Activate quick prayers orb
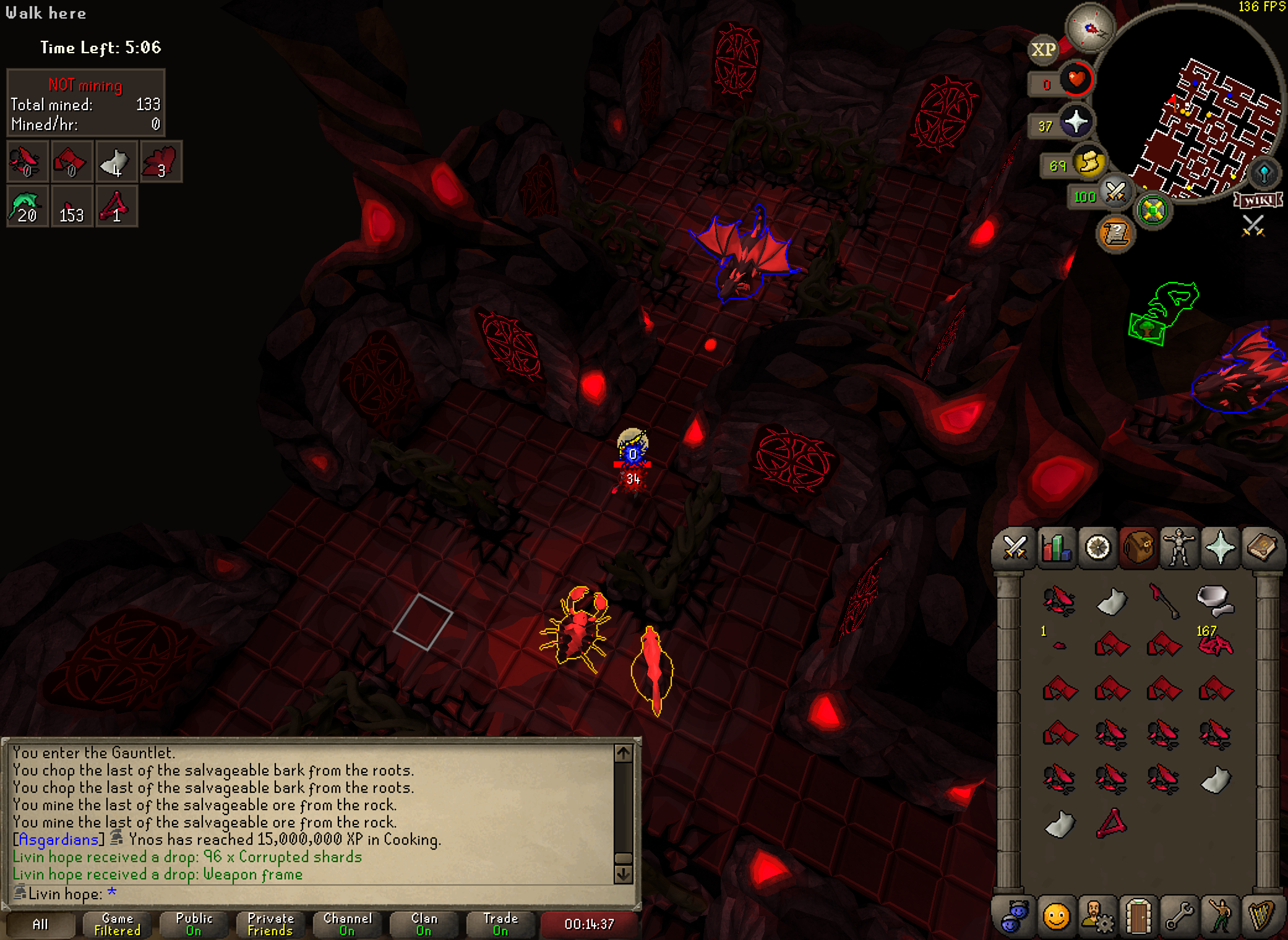The height and width of the screenshot is (940, 1288). (1075, 122)
